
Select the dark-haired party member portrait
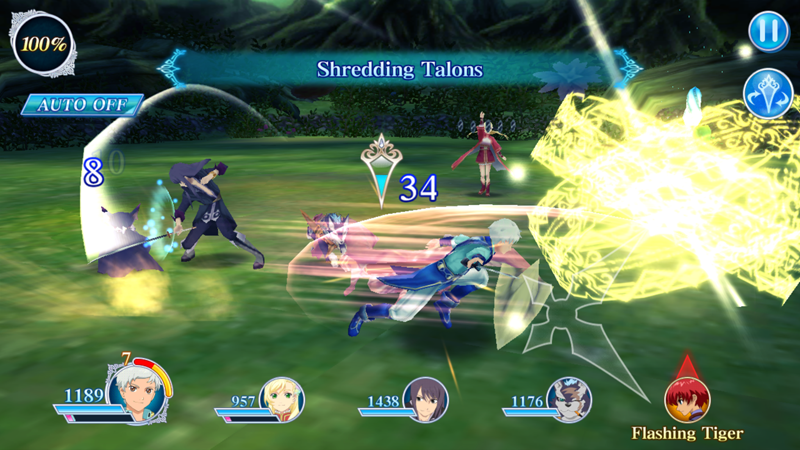[425, 400]
